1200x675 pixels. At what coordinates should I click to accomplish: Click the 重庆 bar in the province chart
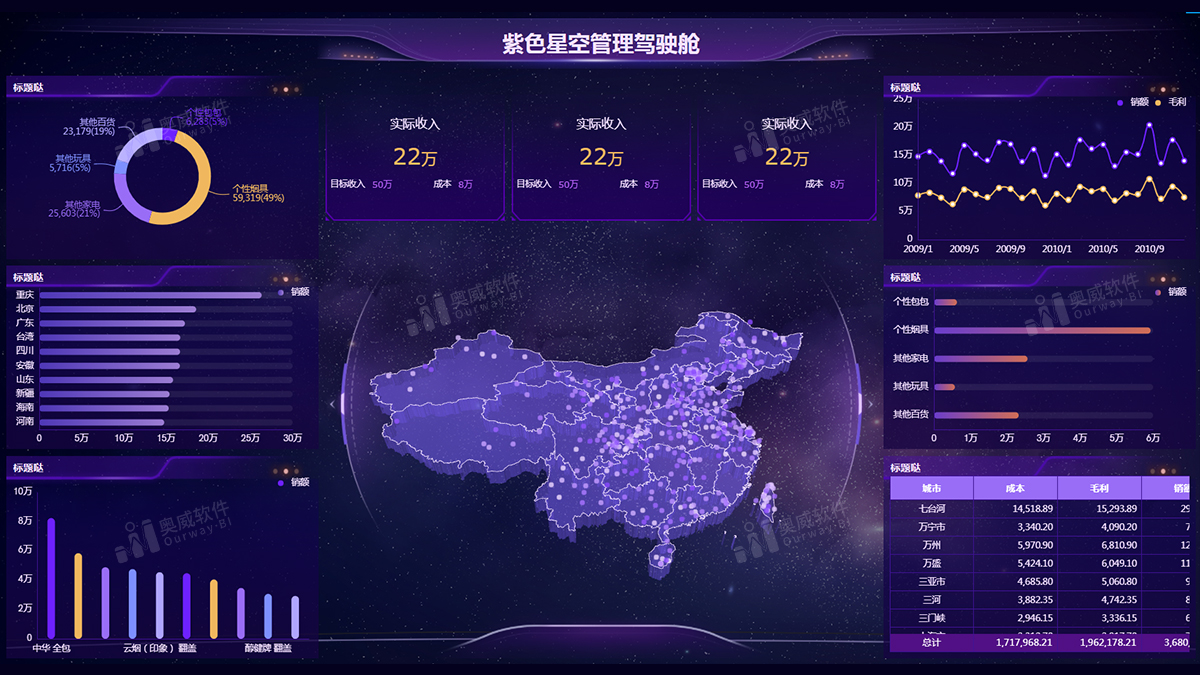[x=150, y=295]
